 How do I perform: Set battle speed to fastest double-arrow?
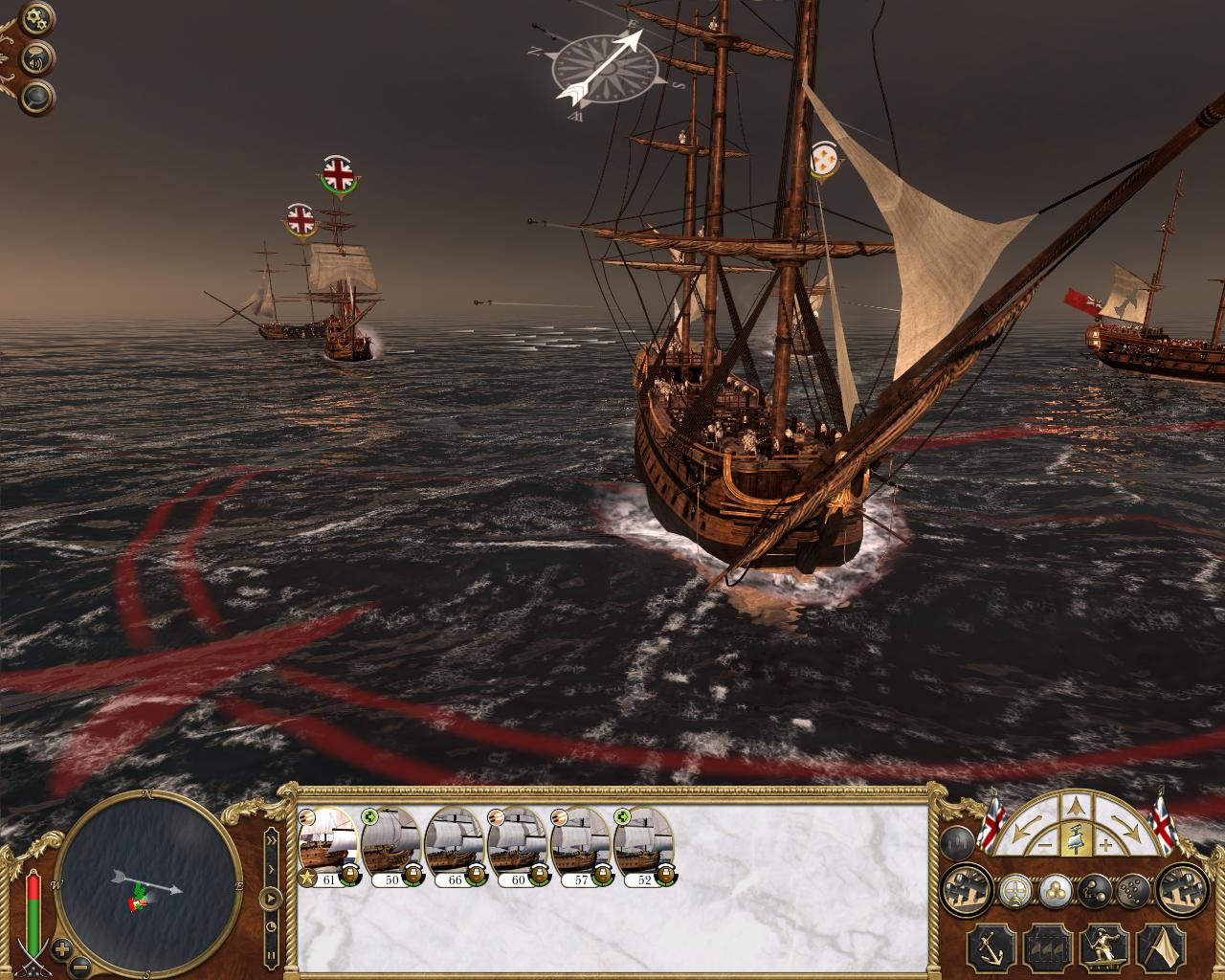tap(271, 838)
